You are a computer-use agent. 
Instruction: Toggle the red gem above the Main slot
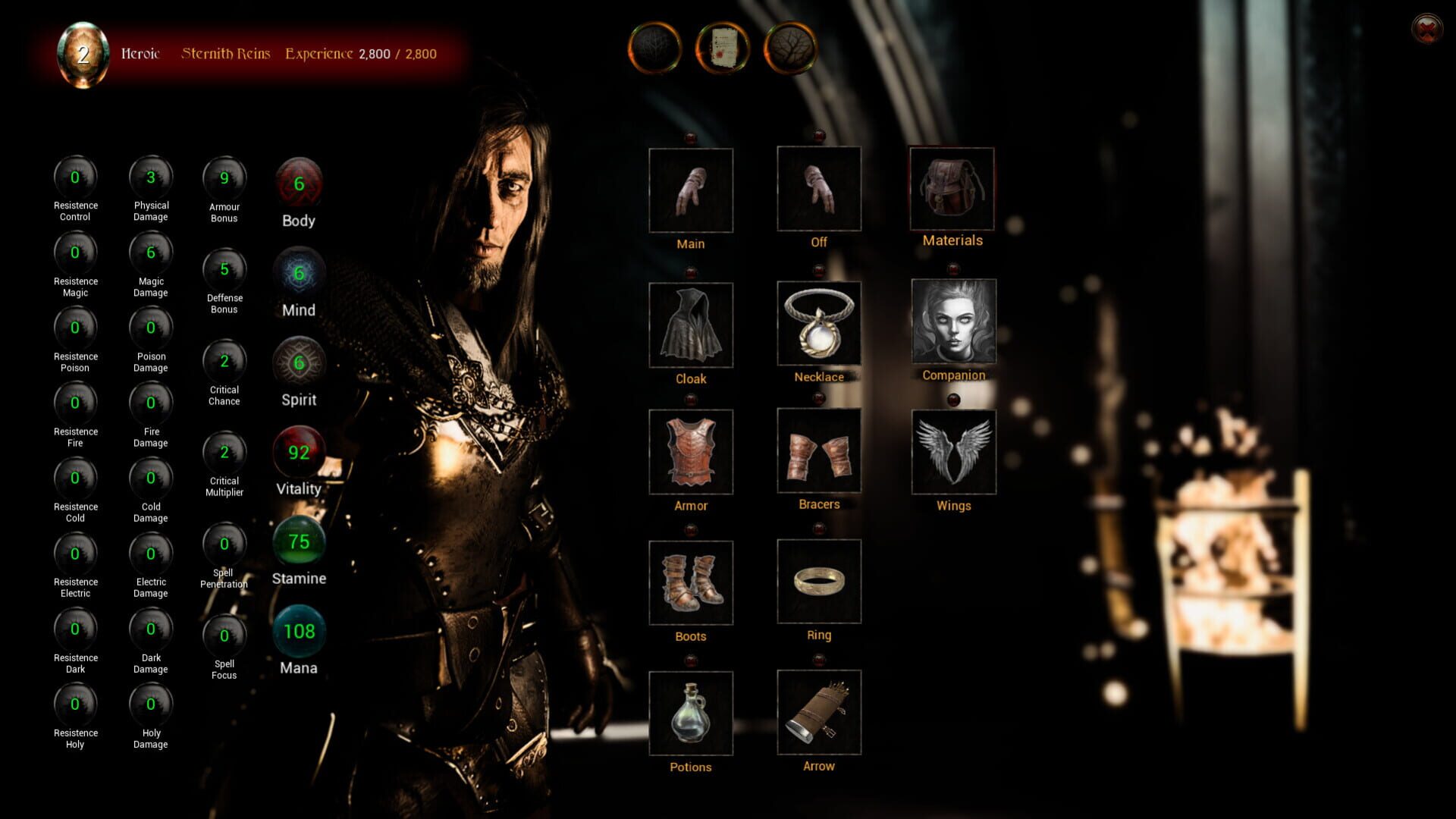pyautogui.click(x=690, y=136)
